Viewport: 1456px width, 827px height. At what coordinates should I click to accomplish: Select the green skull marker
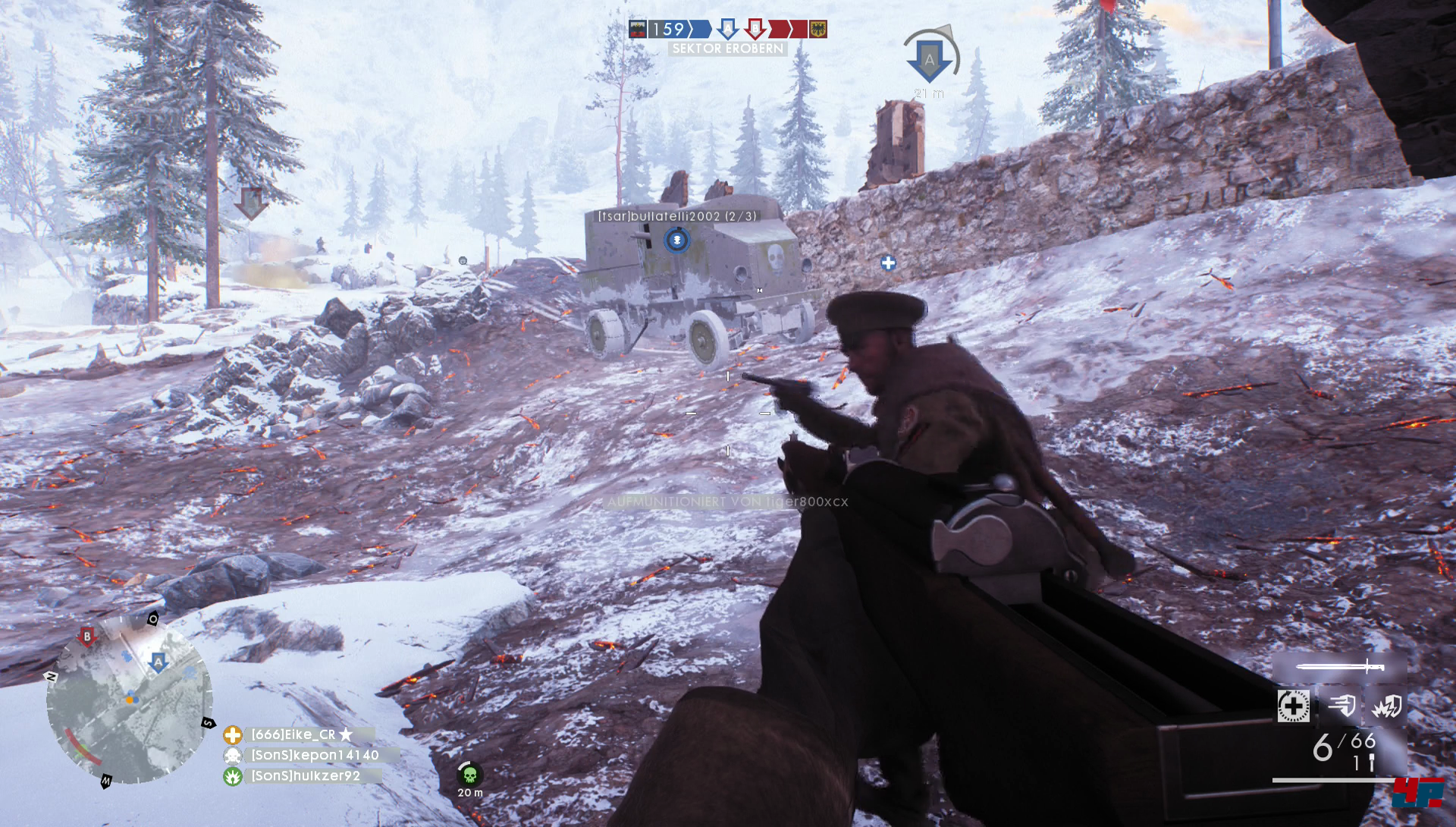pos(469,775)
